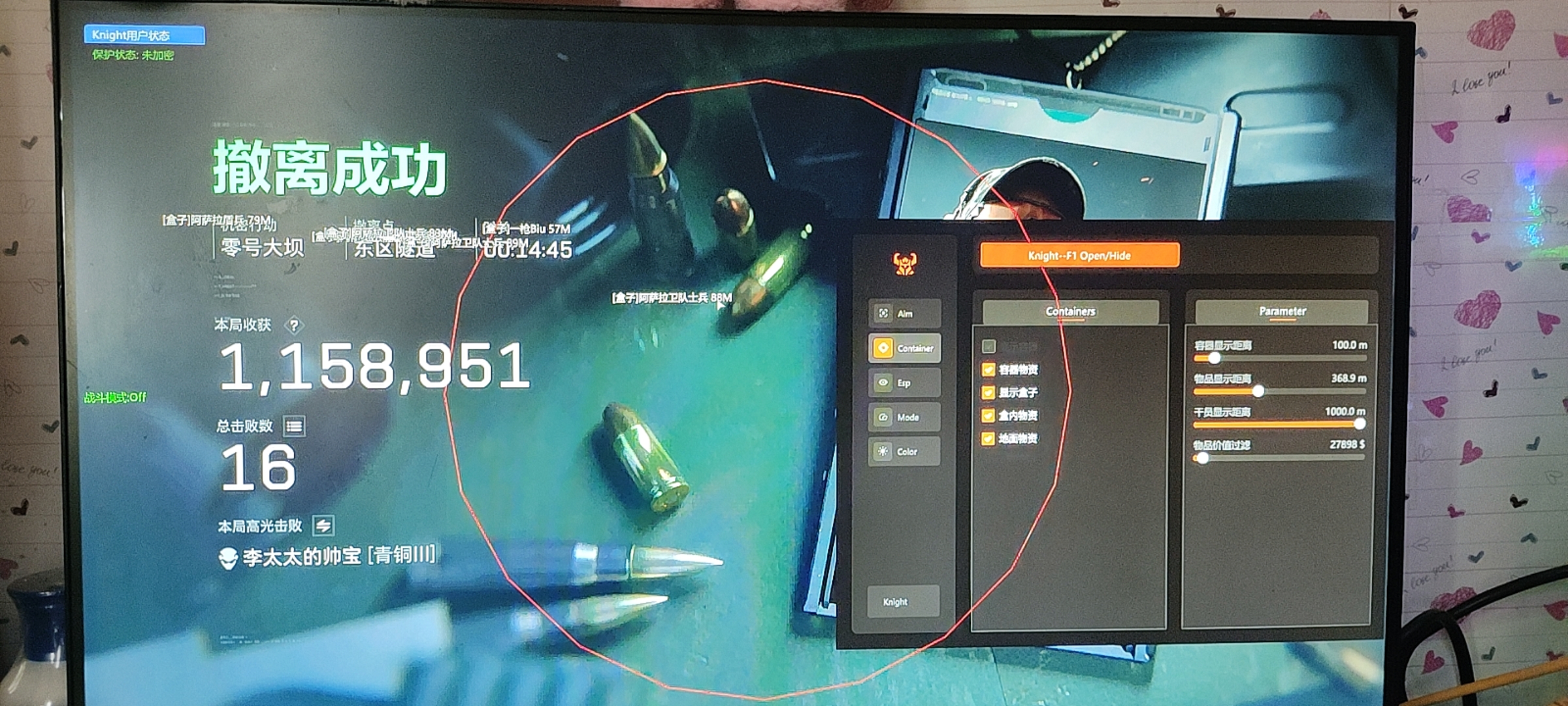Toggle the 容器物资 checkbox

pos(988,370)
